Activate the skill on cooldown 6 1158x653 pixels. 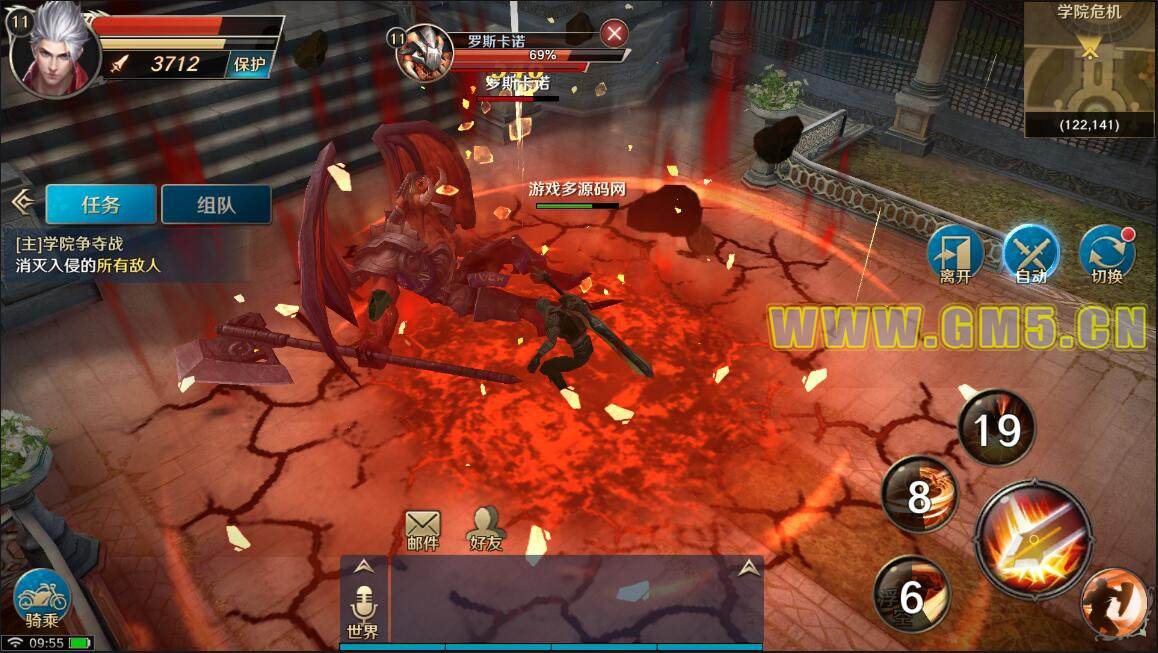point(911,595)
